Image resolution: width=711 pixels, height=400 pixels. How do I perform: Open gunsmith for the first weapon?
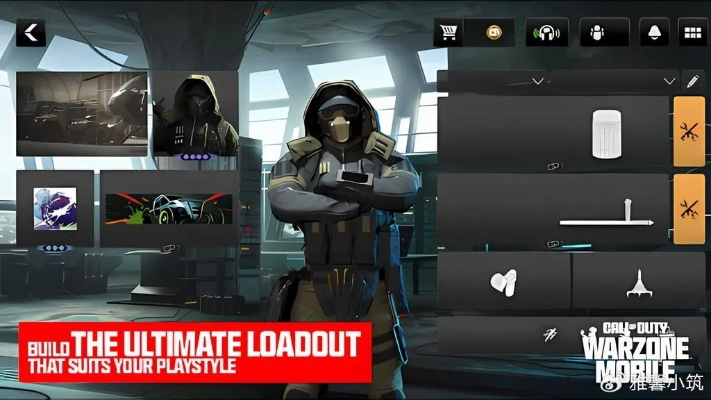(x=689, y=131)
